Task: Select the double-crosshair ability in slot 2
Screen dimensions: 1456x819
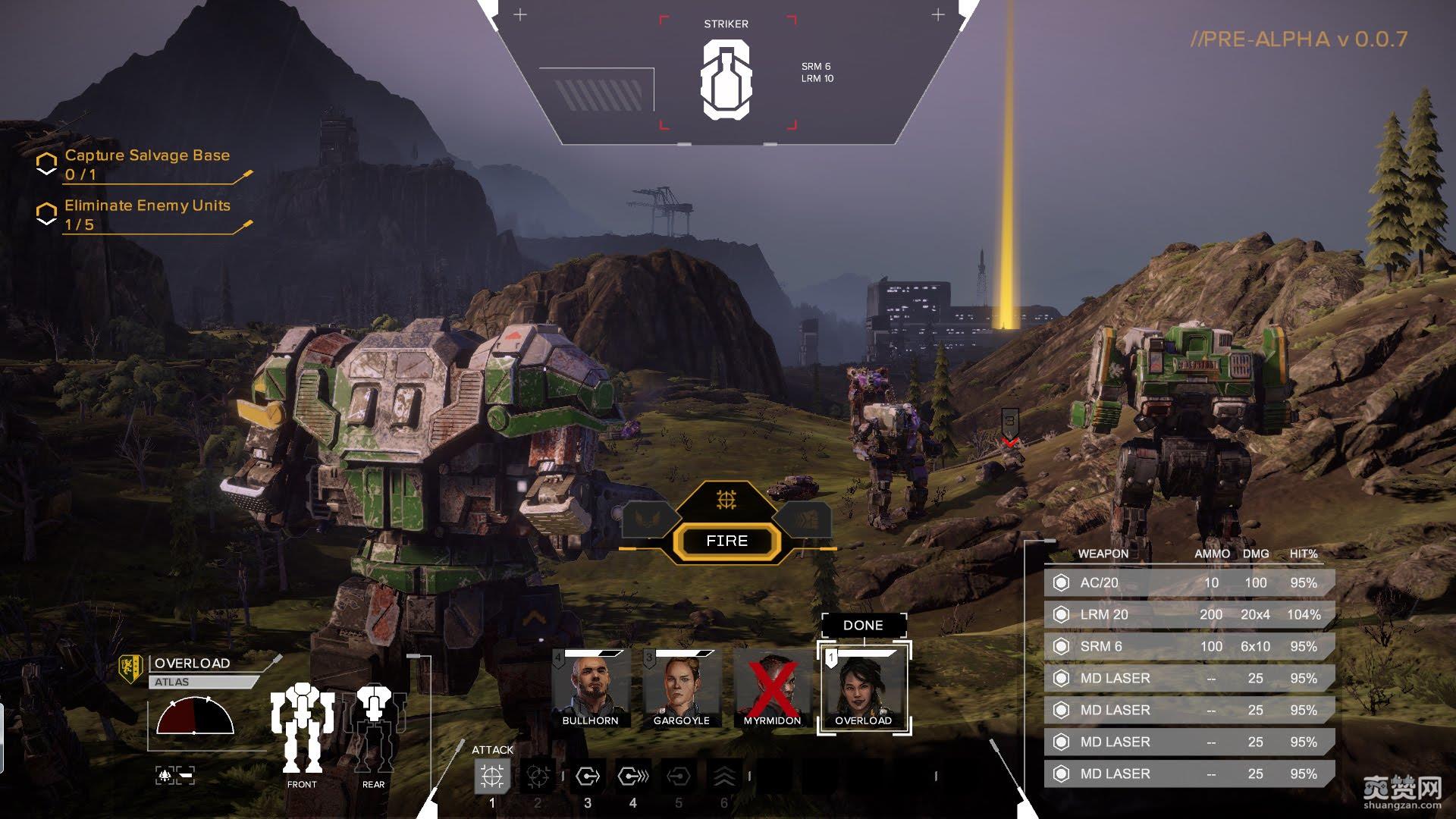Action: (x=538, y=777)
